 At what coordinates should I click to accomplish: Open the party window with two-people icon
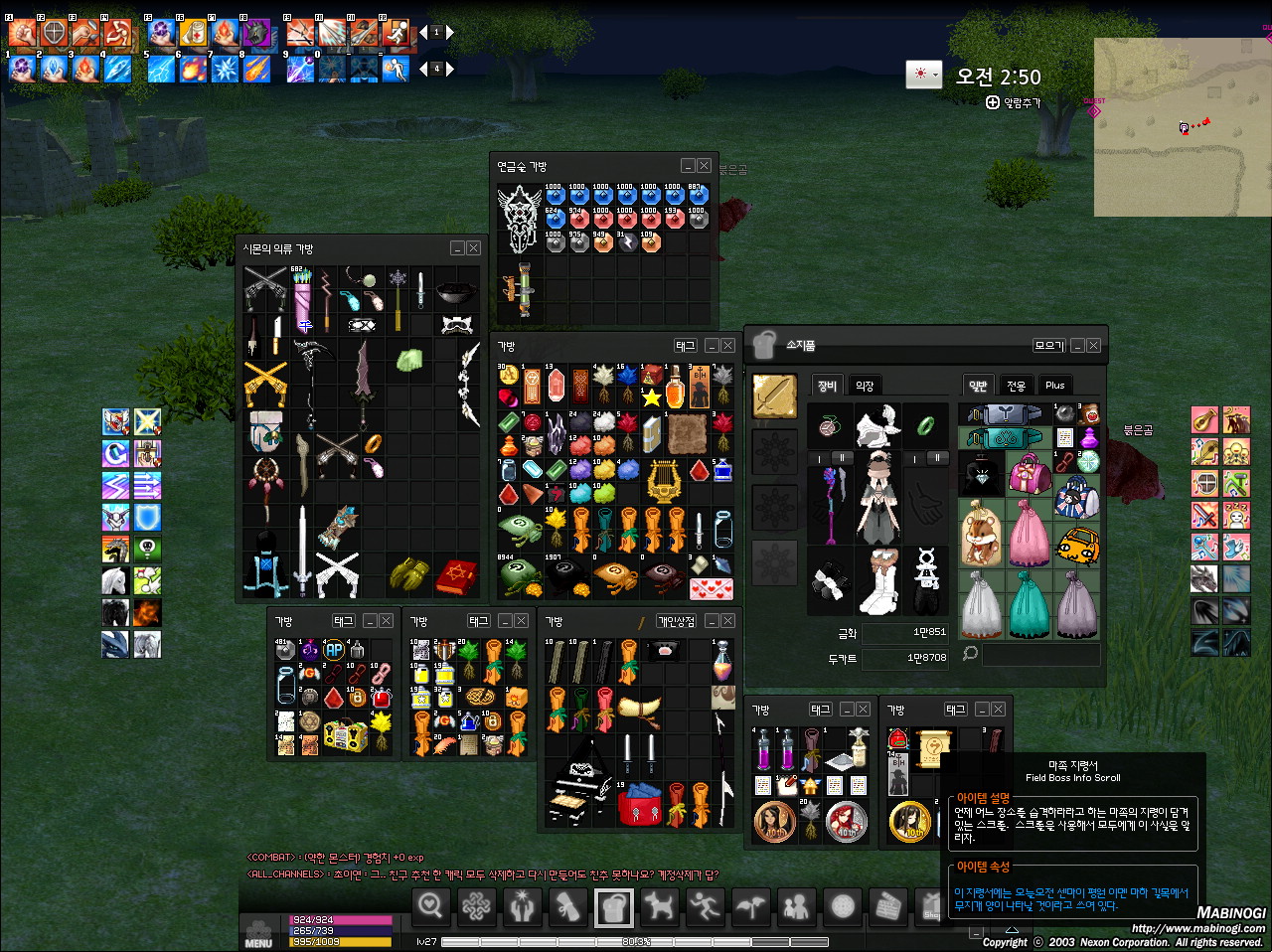[796, 907]
